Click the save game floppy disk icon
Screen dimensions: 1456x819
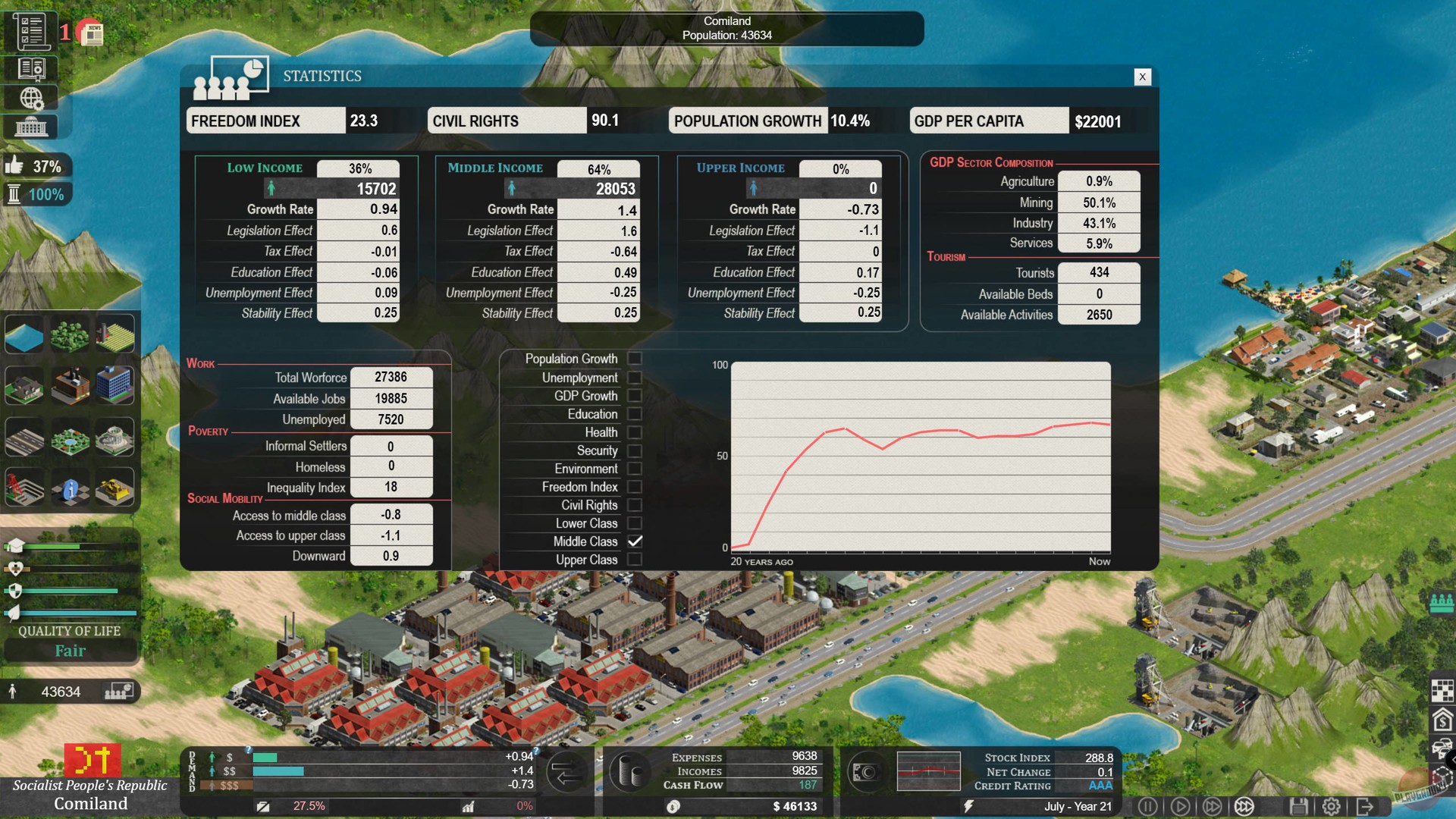1300,806
